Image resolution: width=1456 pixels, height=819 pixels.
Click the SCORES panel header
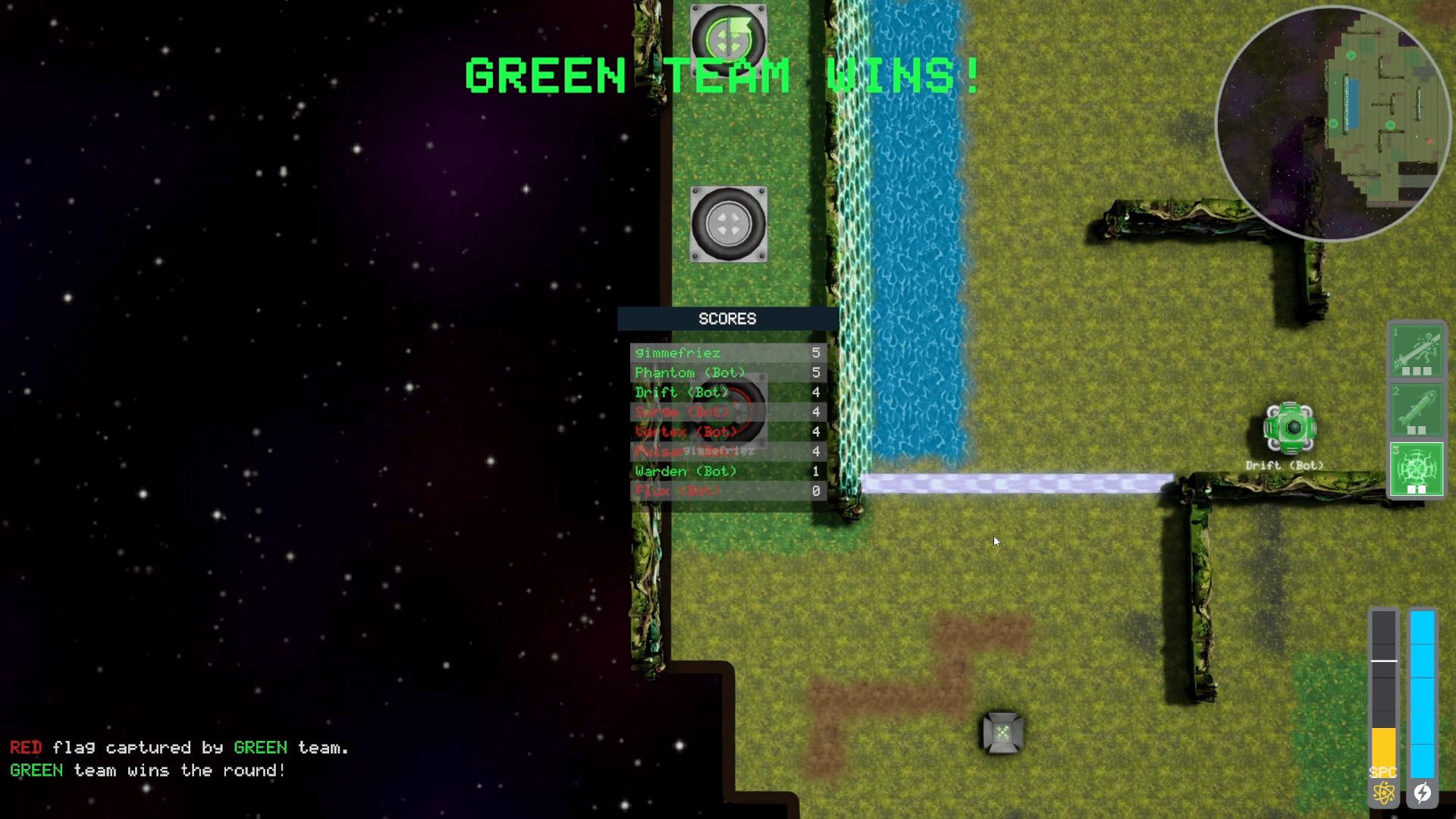(x=726, y=319)
